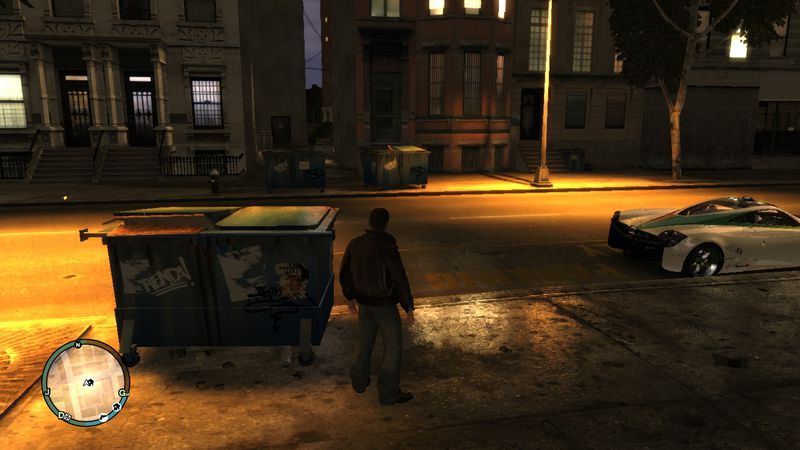Click the circular radar minimap

pyautogui.click(x=85, y=383)
